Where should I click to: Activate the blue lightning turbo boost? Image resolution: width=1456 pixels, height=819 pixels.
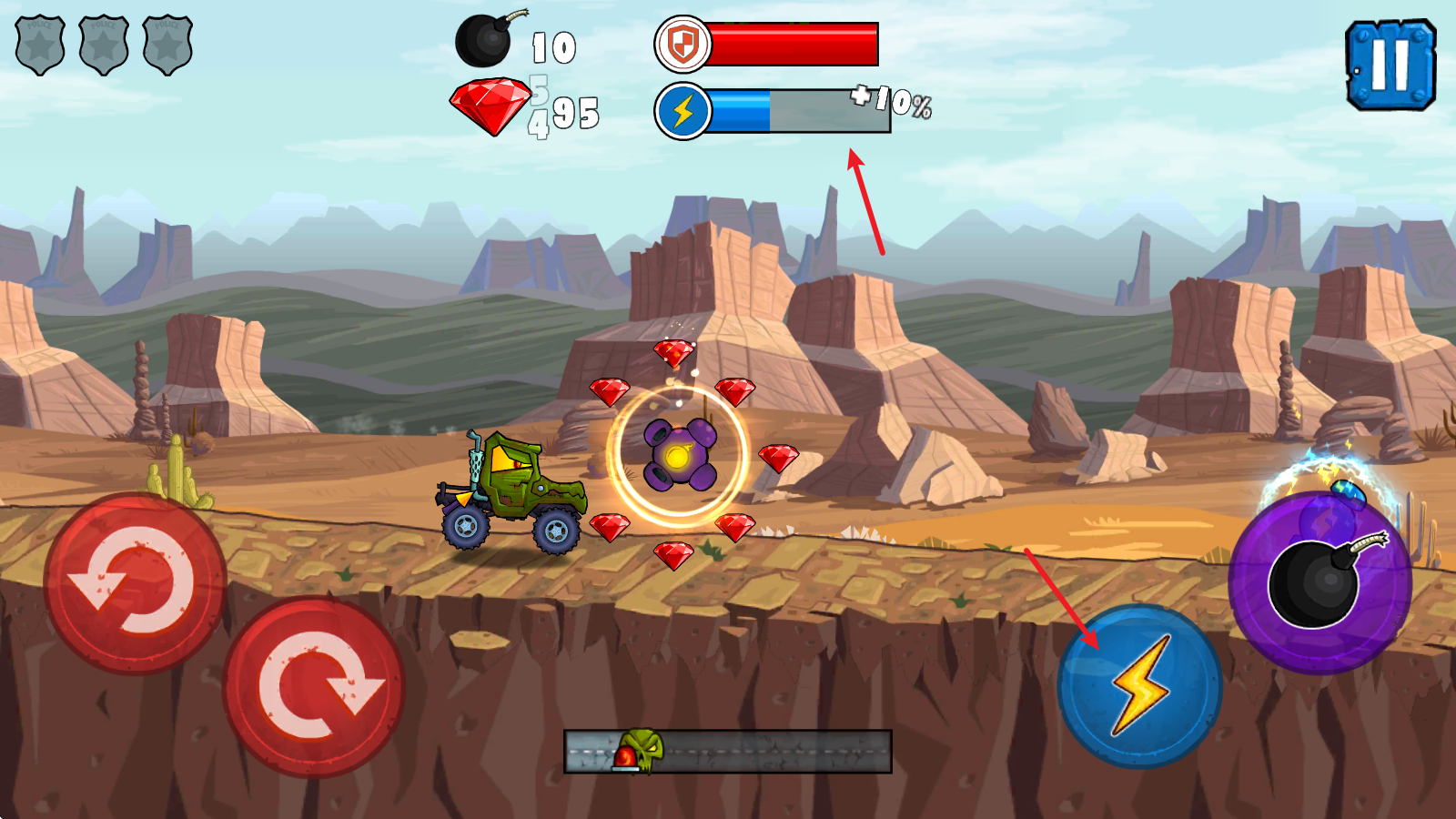(x=1139, y=686)
